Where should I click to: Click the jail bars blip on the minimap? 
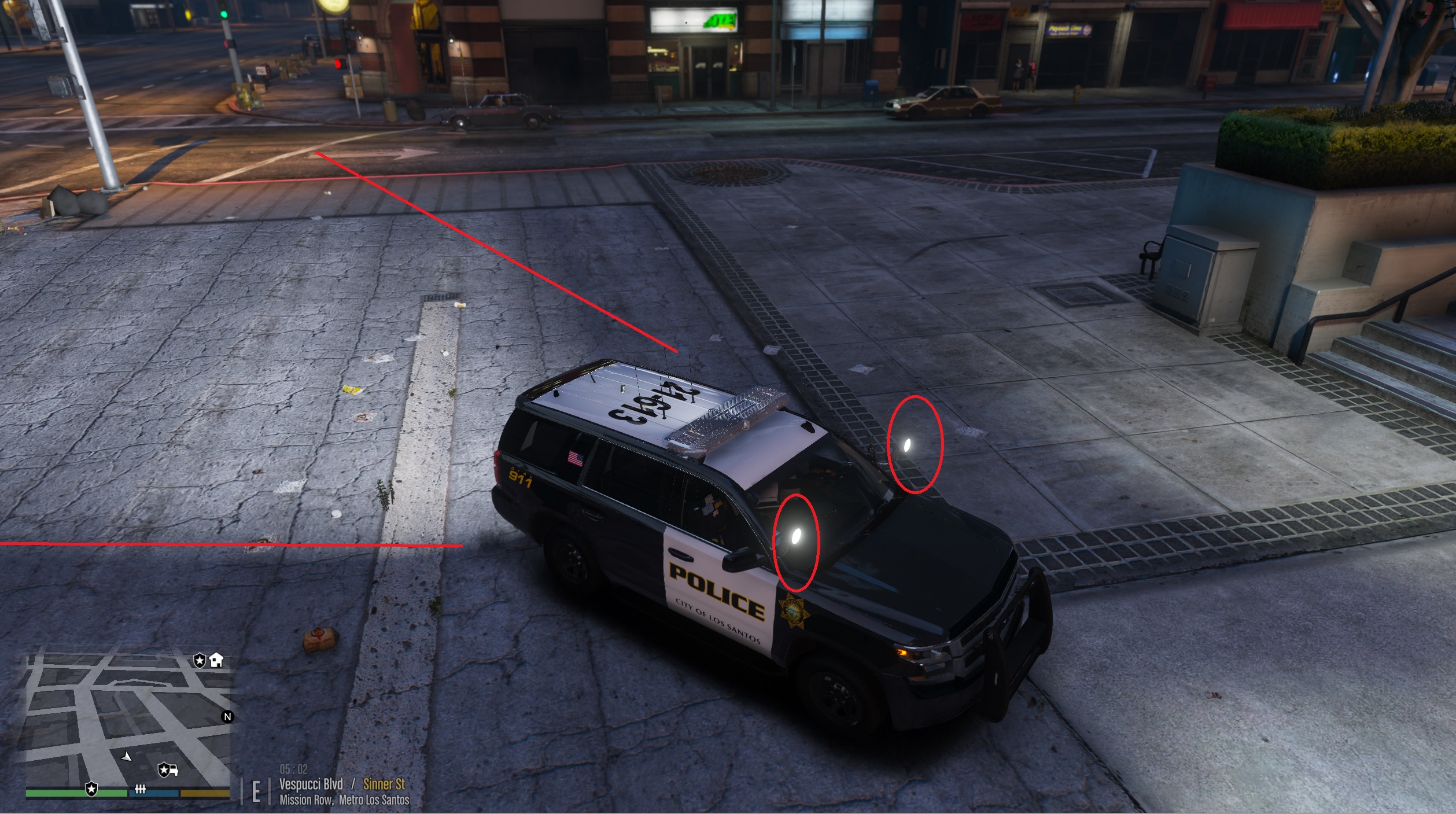[140, 789]
